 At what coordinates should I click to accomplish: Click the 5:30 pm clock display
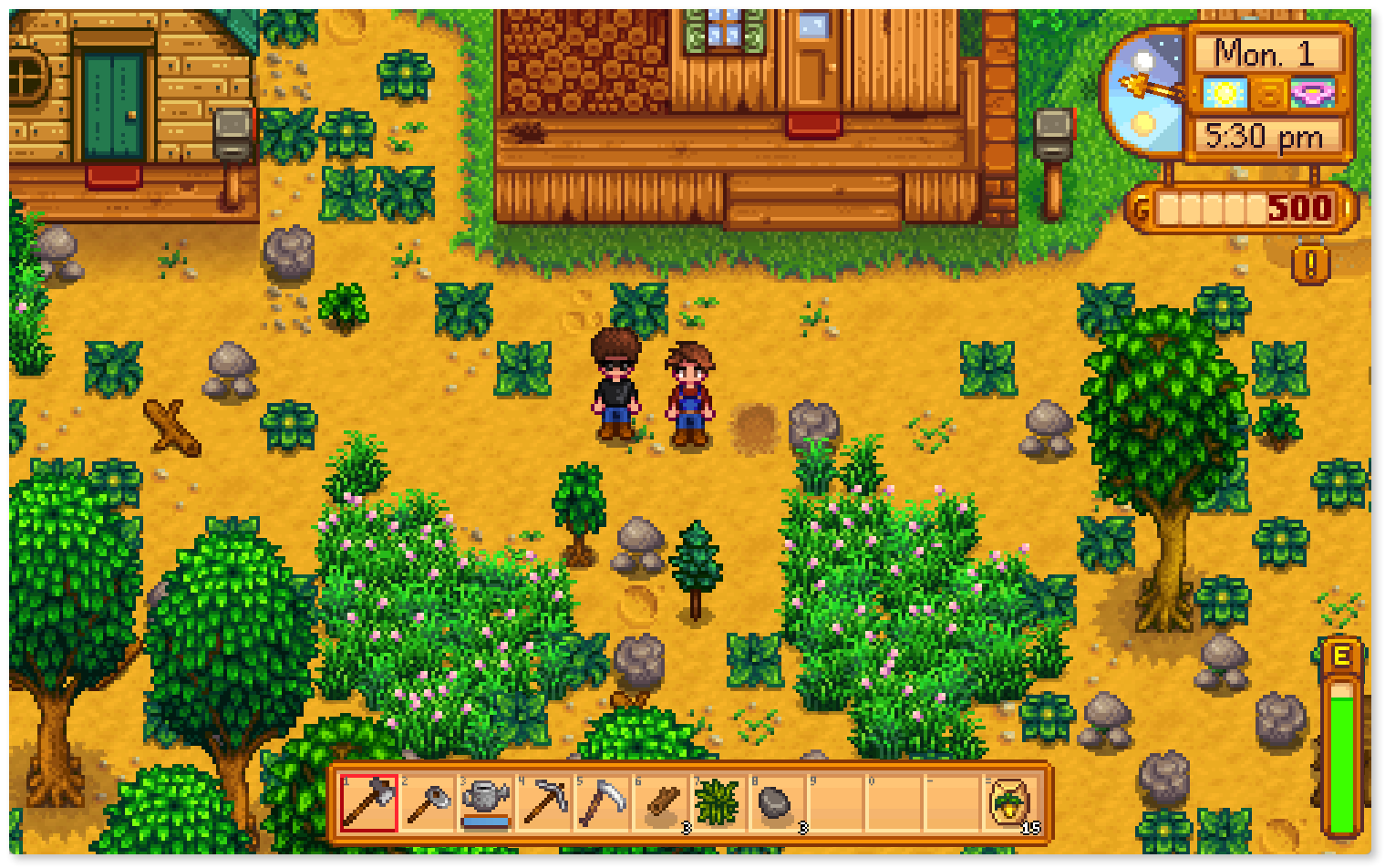pyautogui.click(x=1265, y=137)
